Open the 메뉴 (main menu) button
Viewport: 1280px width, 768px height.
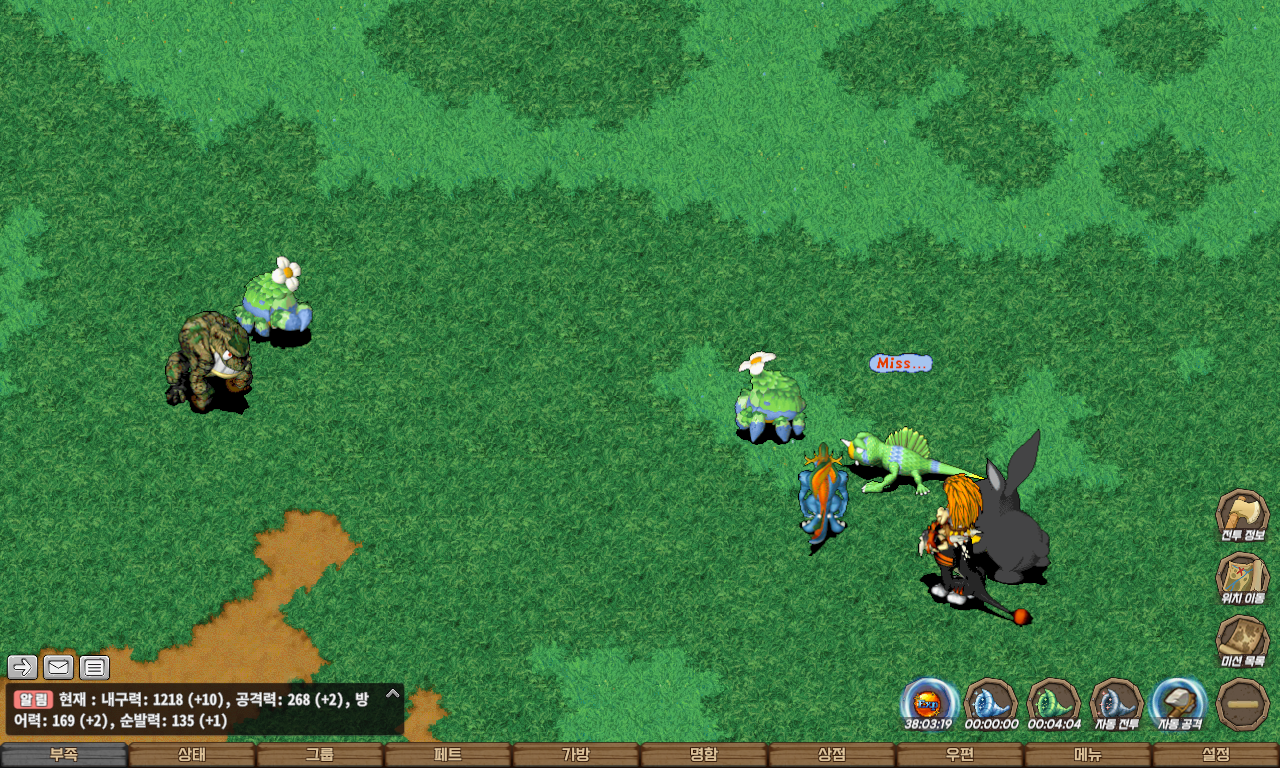(x=1088, y=755)
